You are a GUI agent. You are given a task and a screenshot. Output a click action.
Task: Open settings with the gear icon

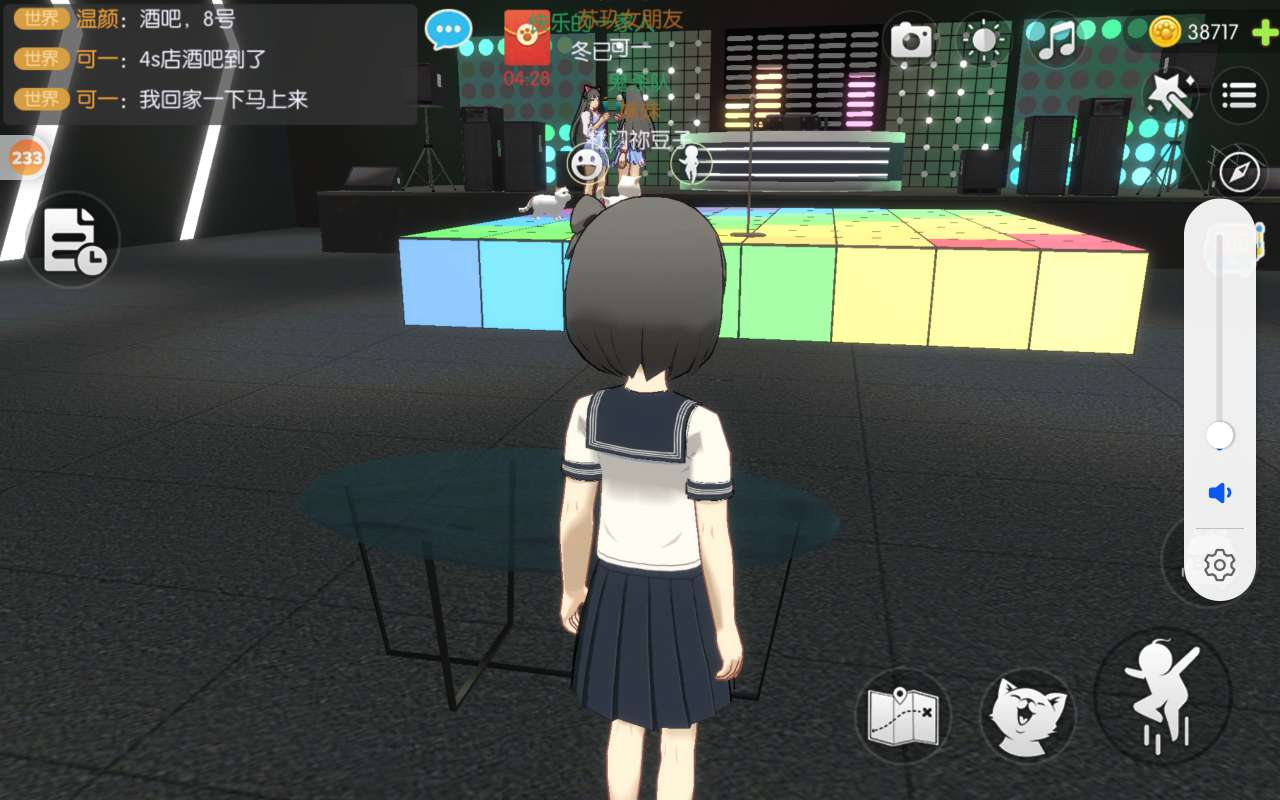[1219, 565]
